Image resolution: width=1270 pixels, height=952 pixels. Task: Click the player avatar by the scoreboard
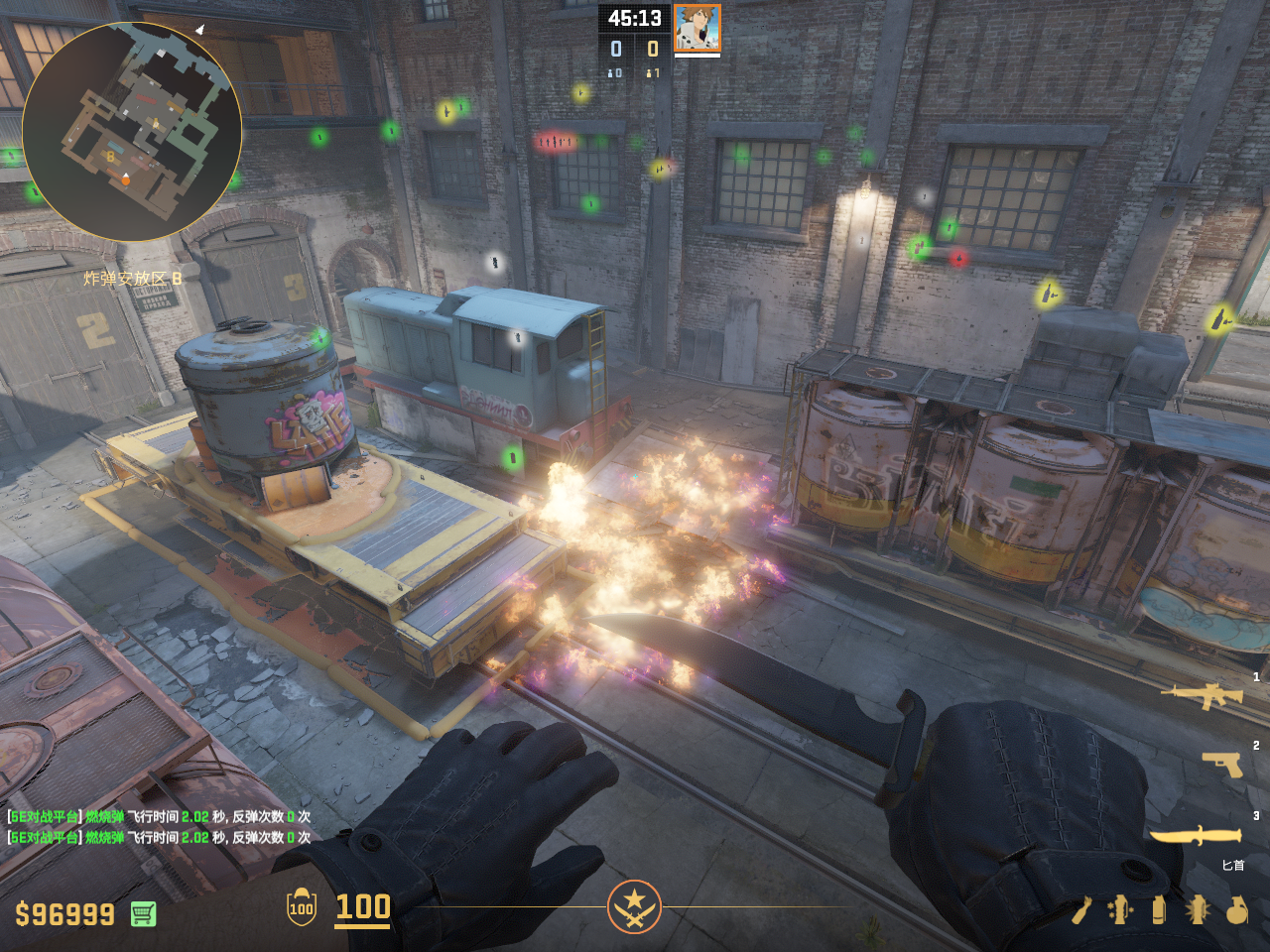[x=697, y=28]
